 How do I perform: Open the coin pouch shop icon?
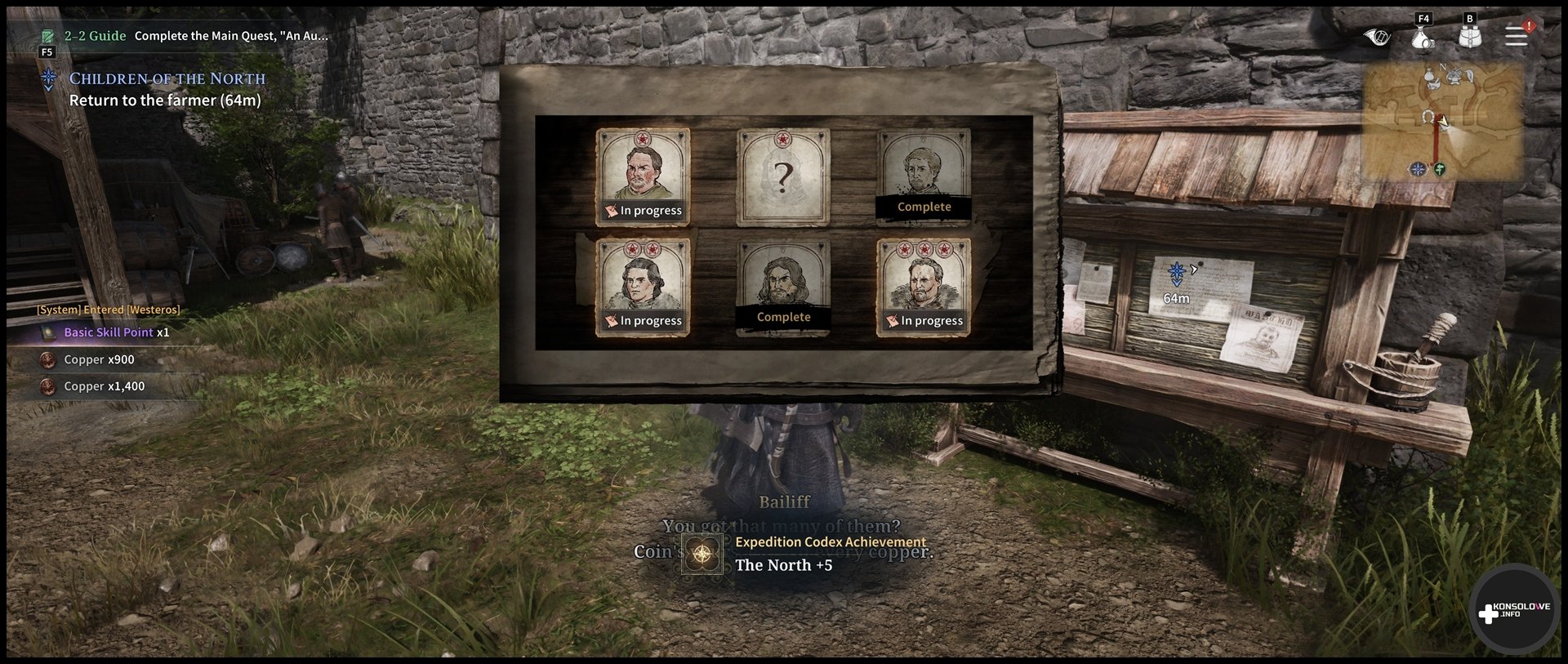tap(1423, 37)
